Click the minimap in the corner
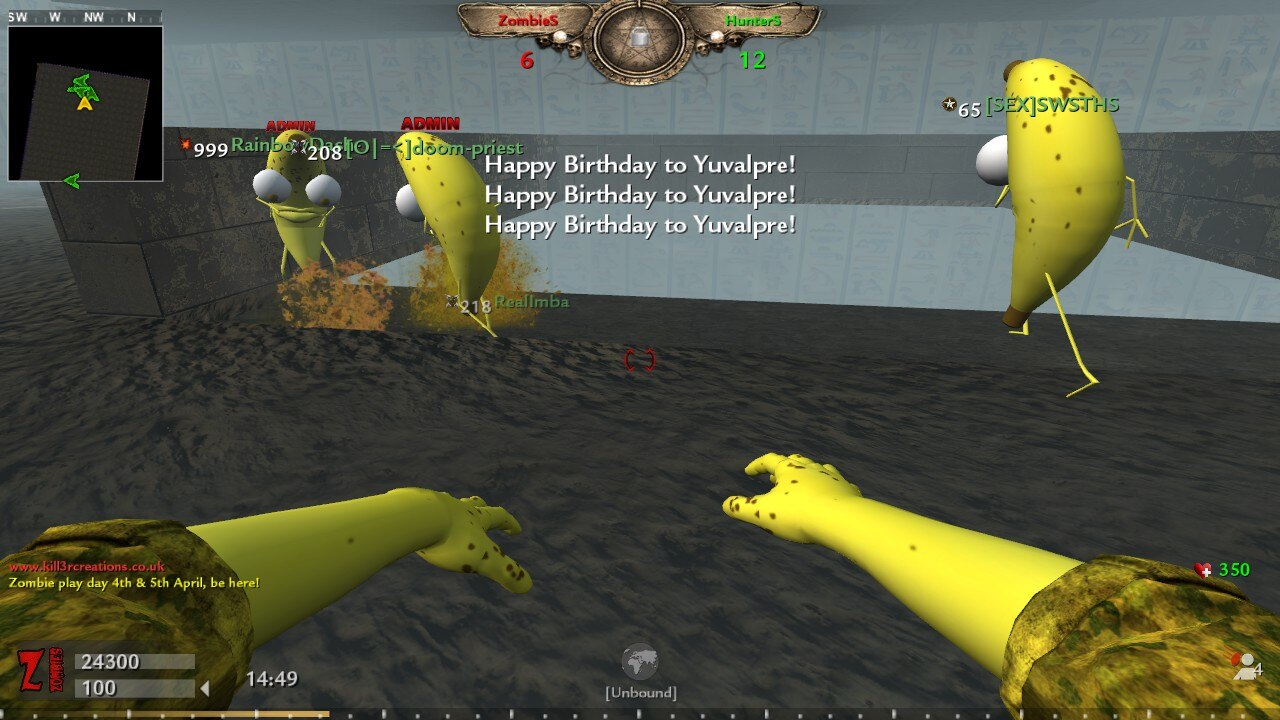The image size is (1280, 720). coord(85,103)
